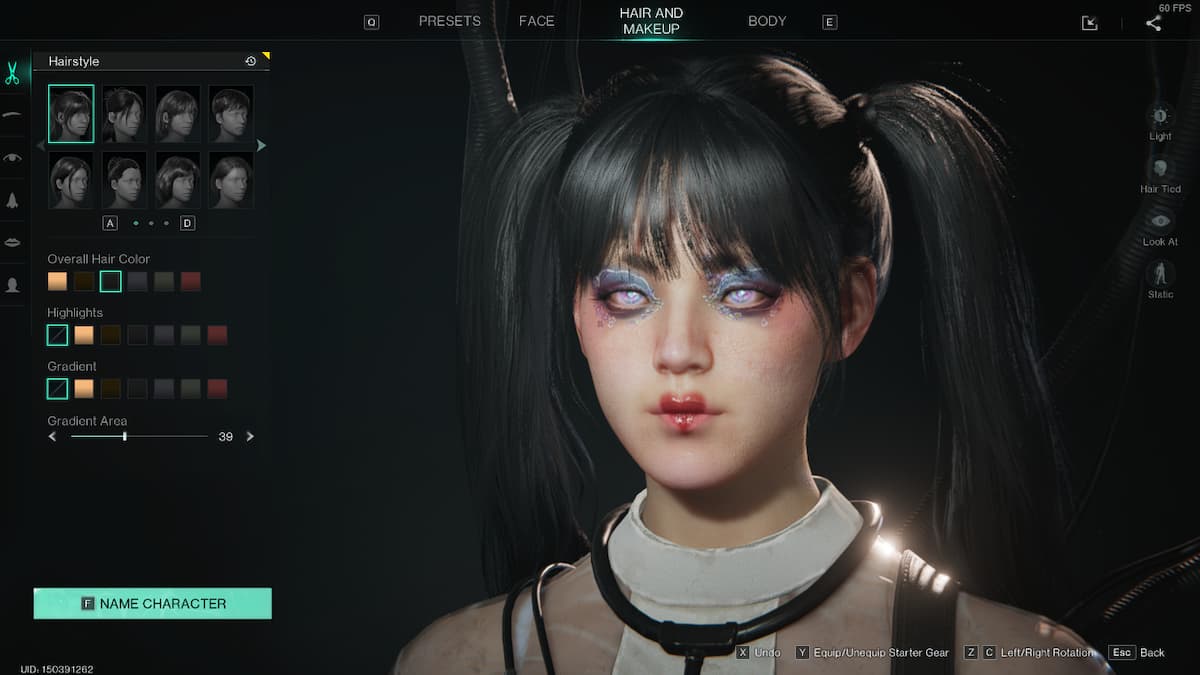
Task: Select the Hair and Makeup tab
Action: [x=651, y=21]
